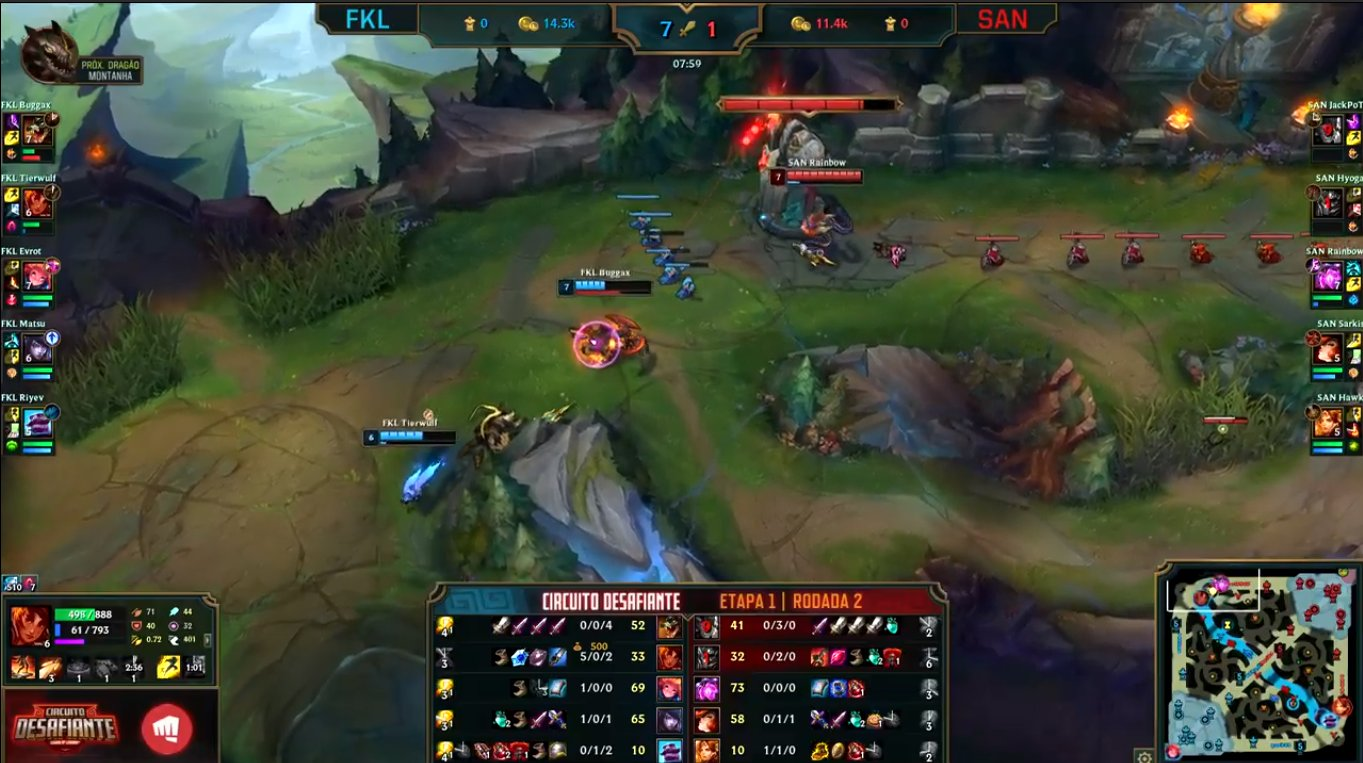1363x763 pixels.
Task: Open settings via the gear beside minimap
Action: (1144, 756)
